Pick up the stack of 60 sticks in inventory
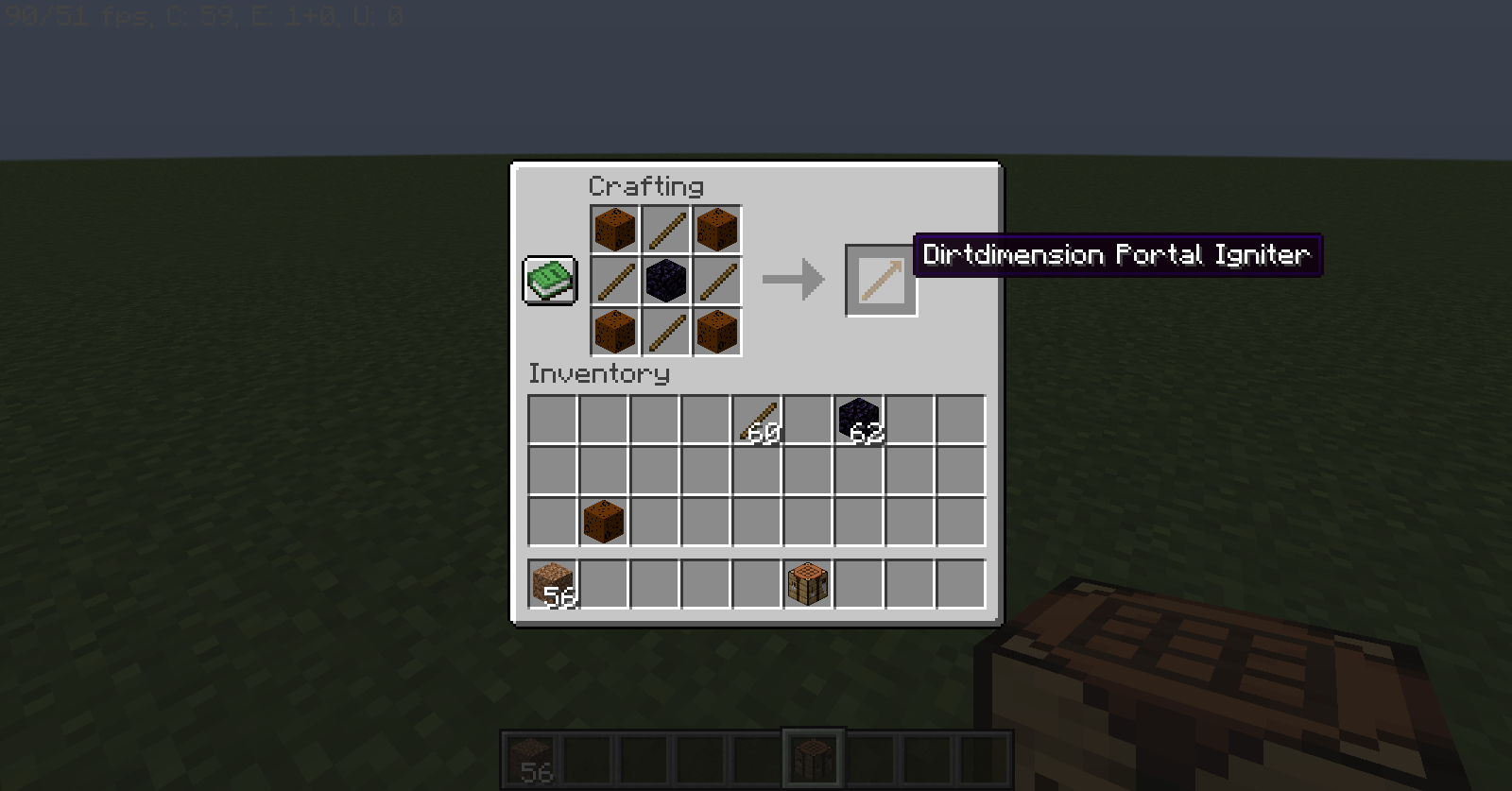The width and height of the screenshot is (1512, 791). pos(757,419)
